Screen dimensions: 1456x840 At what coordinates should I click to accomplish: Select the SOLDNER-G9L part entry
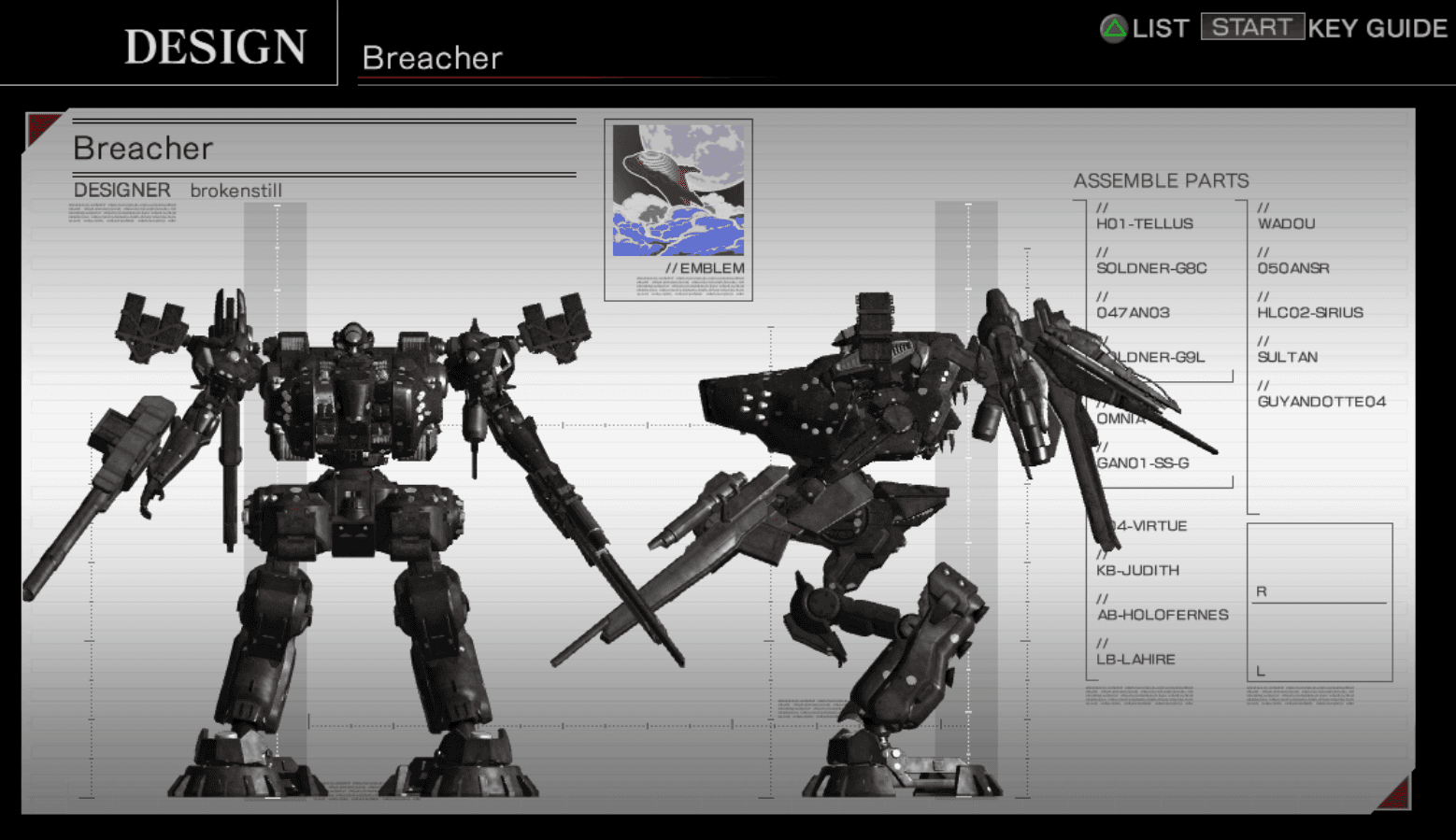click(1148, 357)
